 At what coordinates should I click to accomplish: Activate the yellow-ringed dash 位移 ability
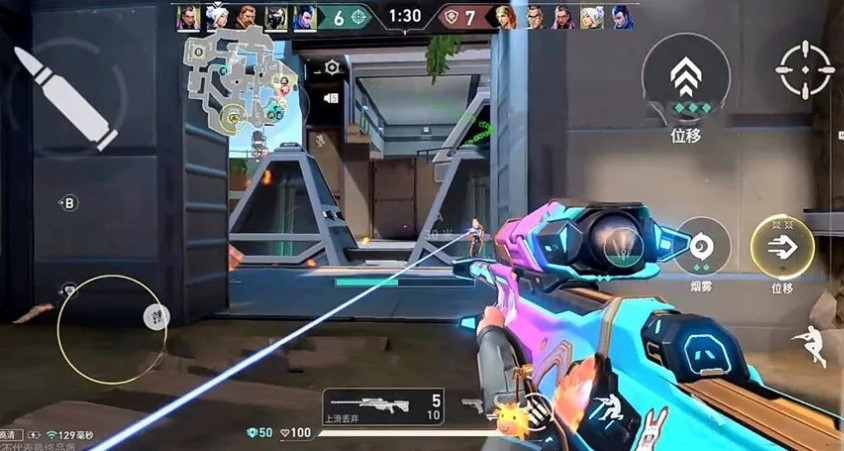point(781,246)
